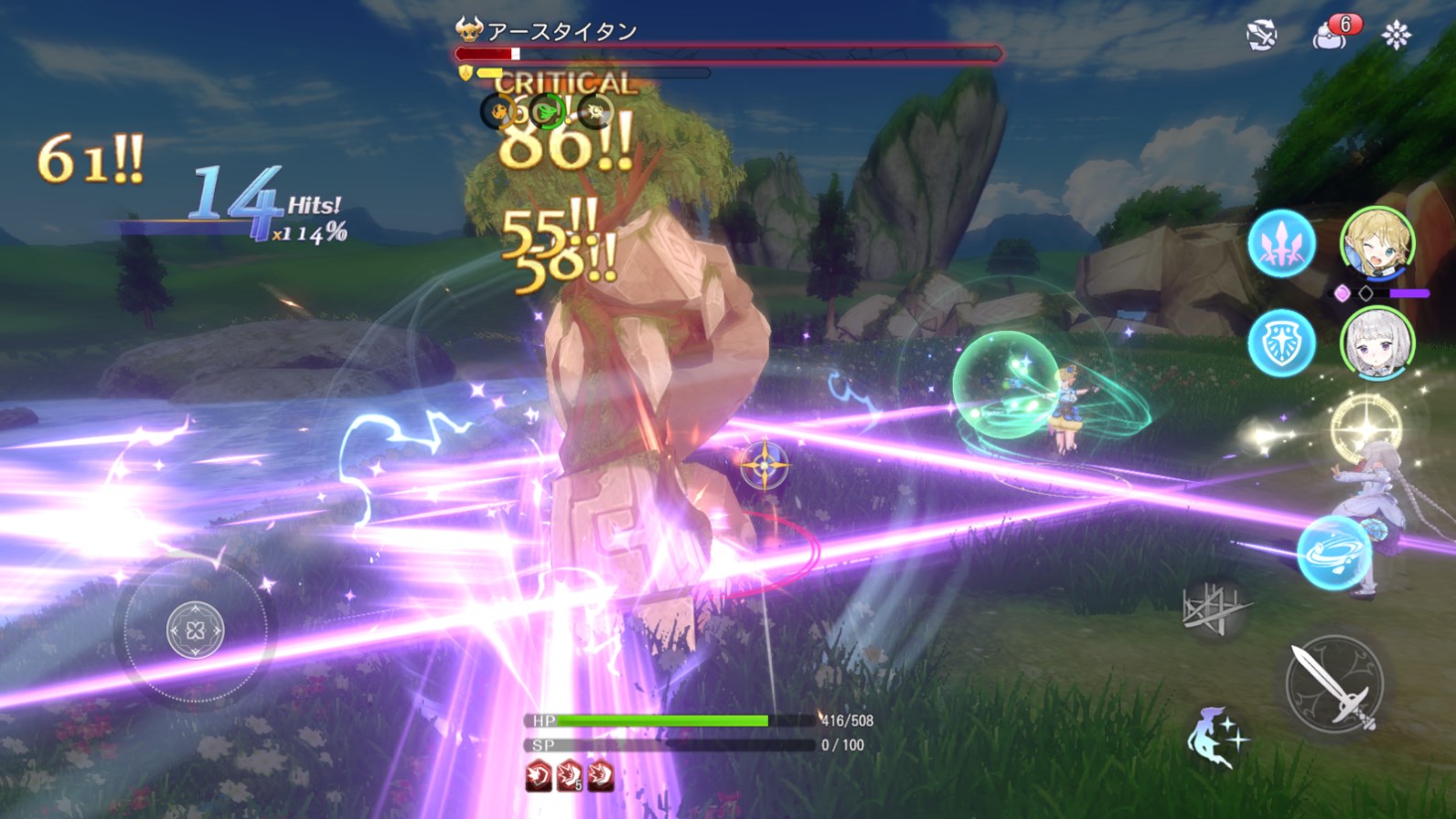This screenshot has height=819, width=1456.
Task: Activate the shield skill icon
Action: click(1281, 343)
